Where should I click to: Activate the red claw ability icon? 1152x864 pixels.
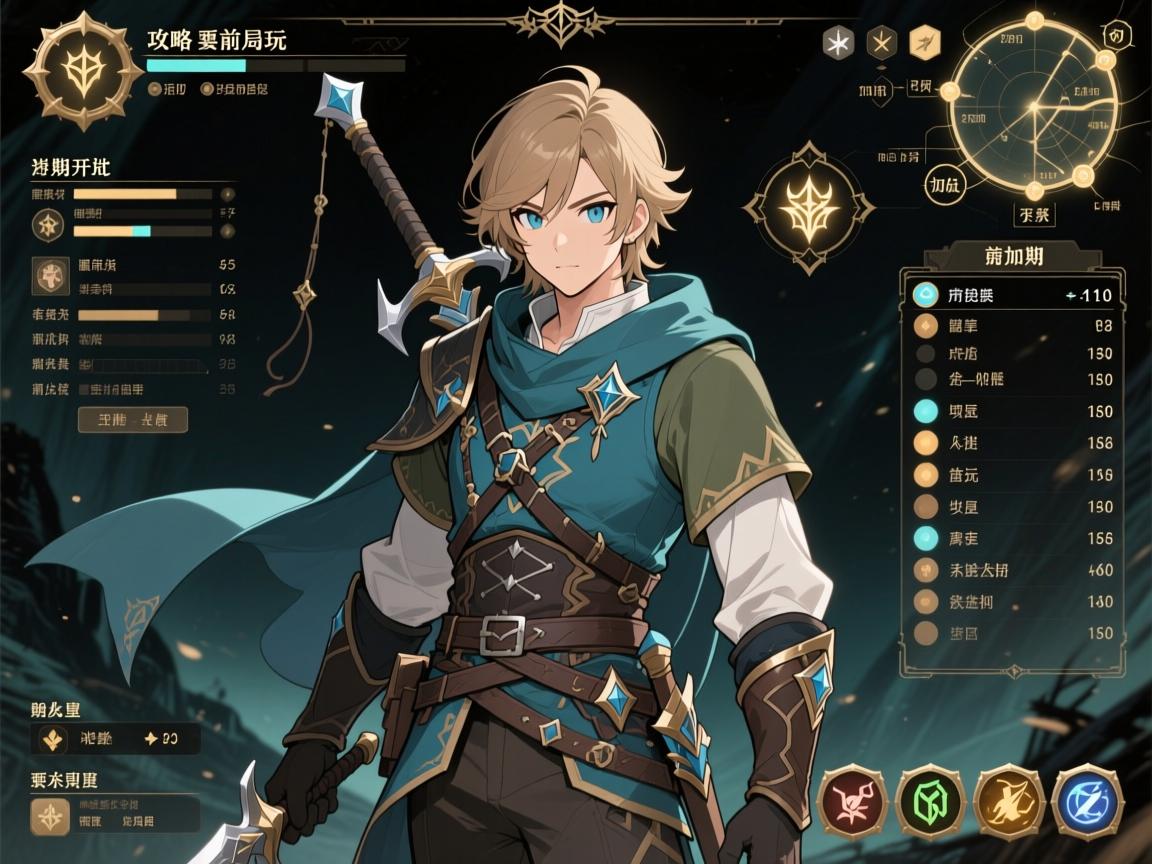pos(852,801)
